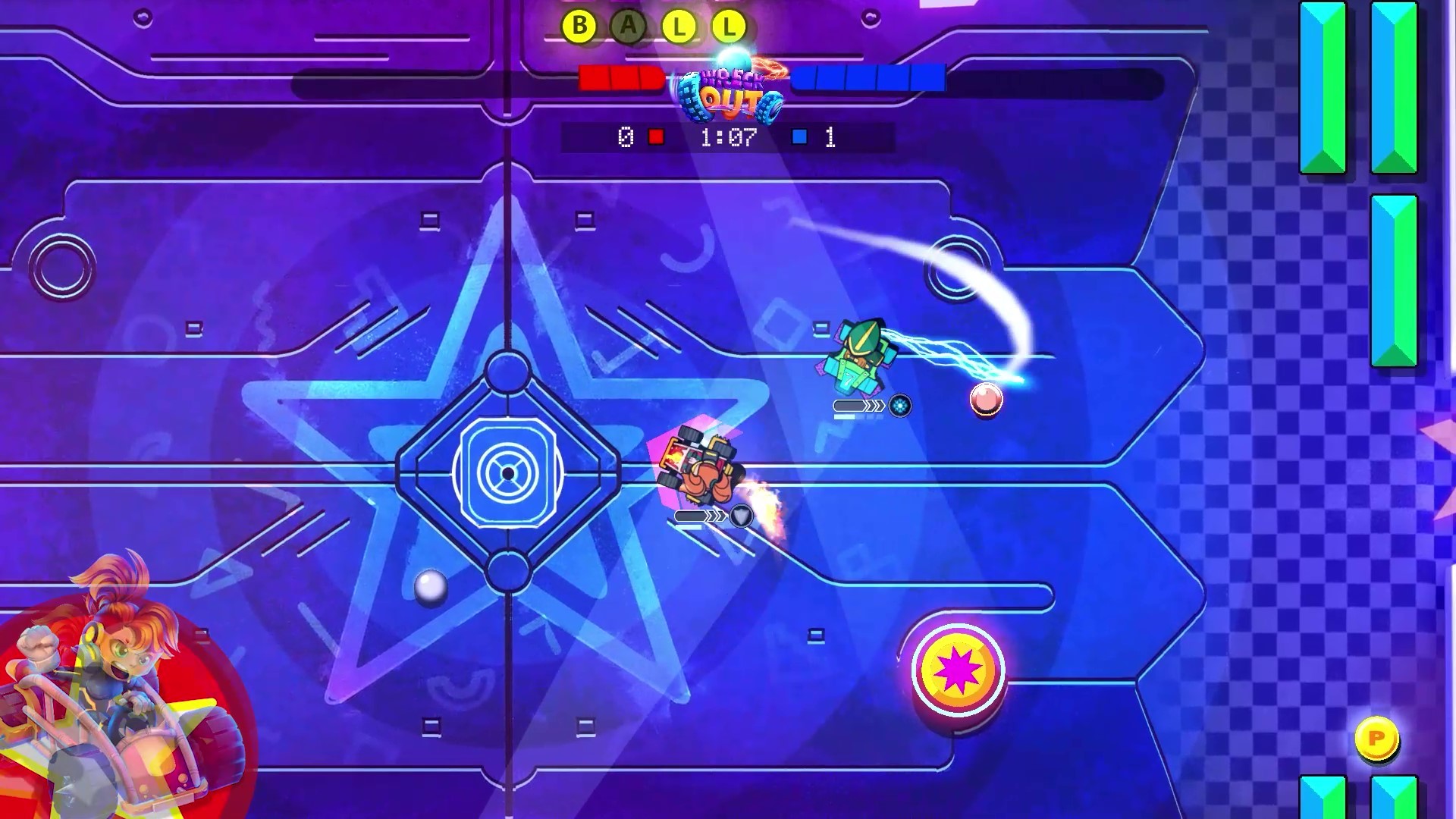Select the red power-up orb
This screenshot has height=819, width=1456.
pos(985,400)
